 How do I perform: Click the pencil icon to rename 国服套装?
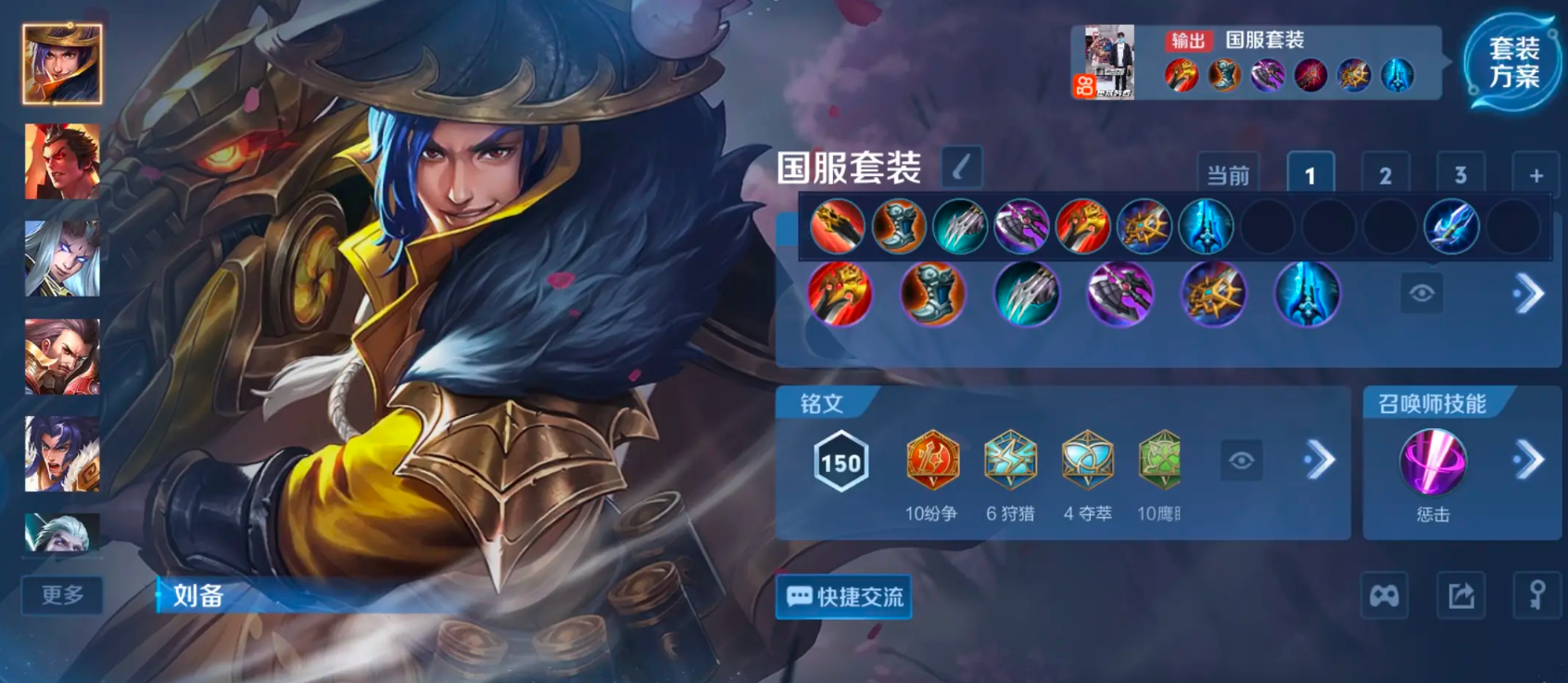pyautogui.click(x=961, y=165)
